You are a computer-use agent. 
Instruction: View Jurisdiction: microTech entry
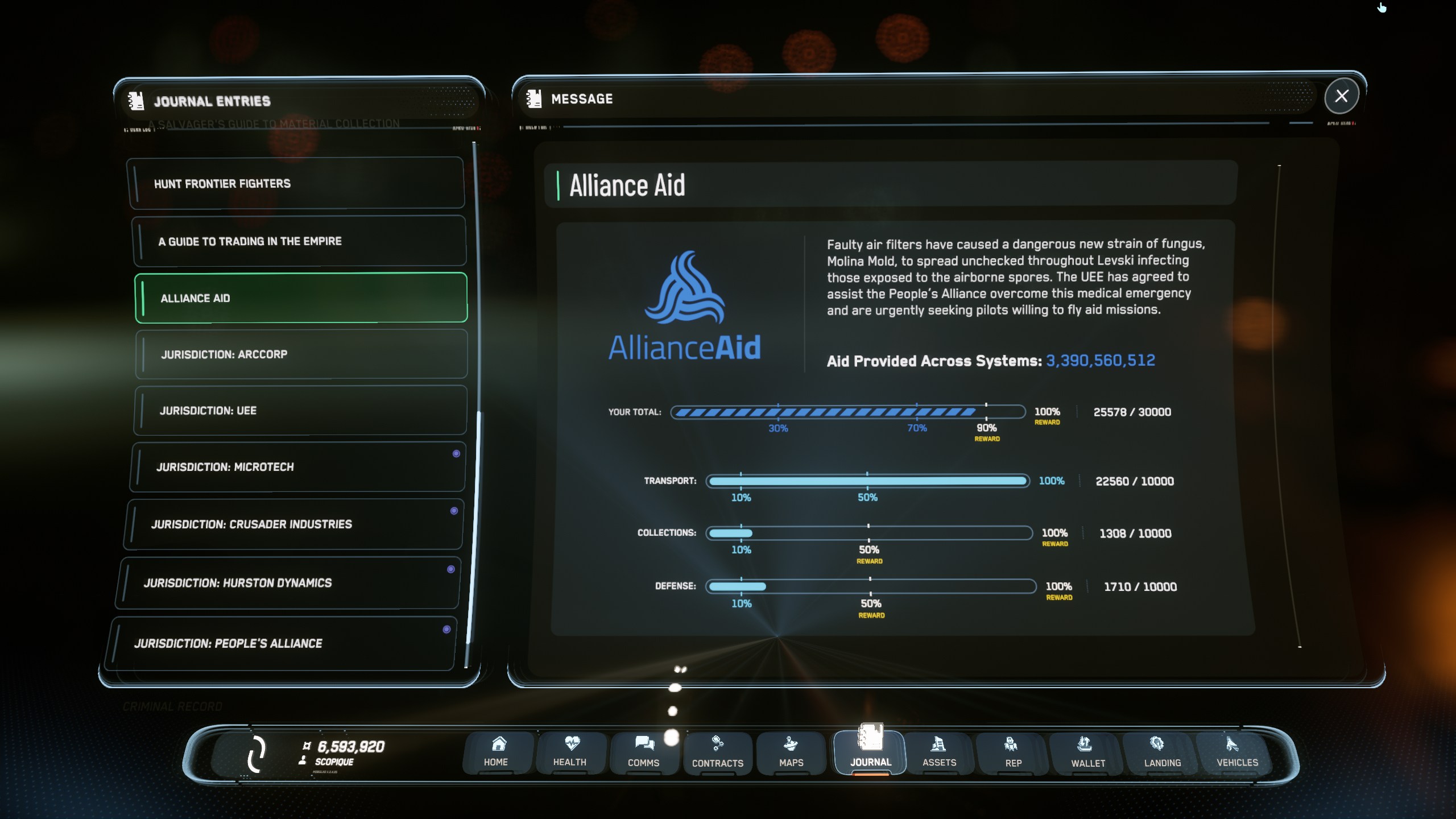(297, 467)
